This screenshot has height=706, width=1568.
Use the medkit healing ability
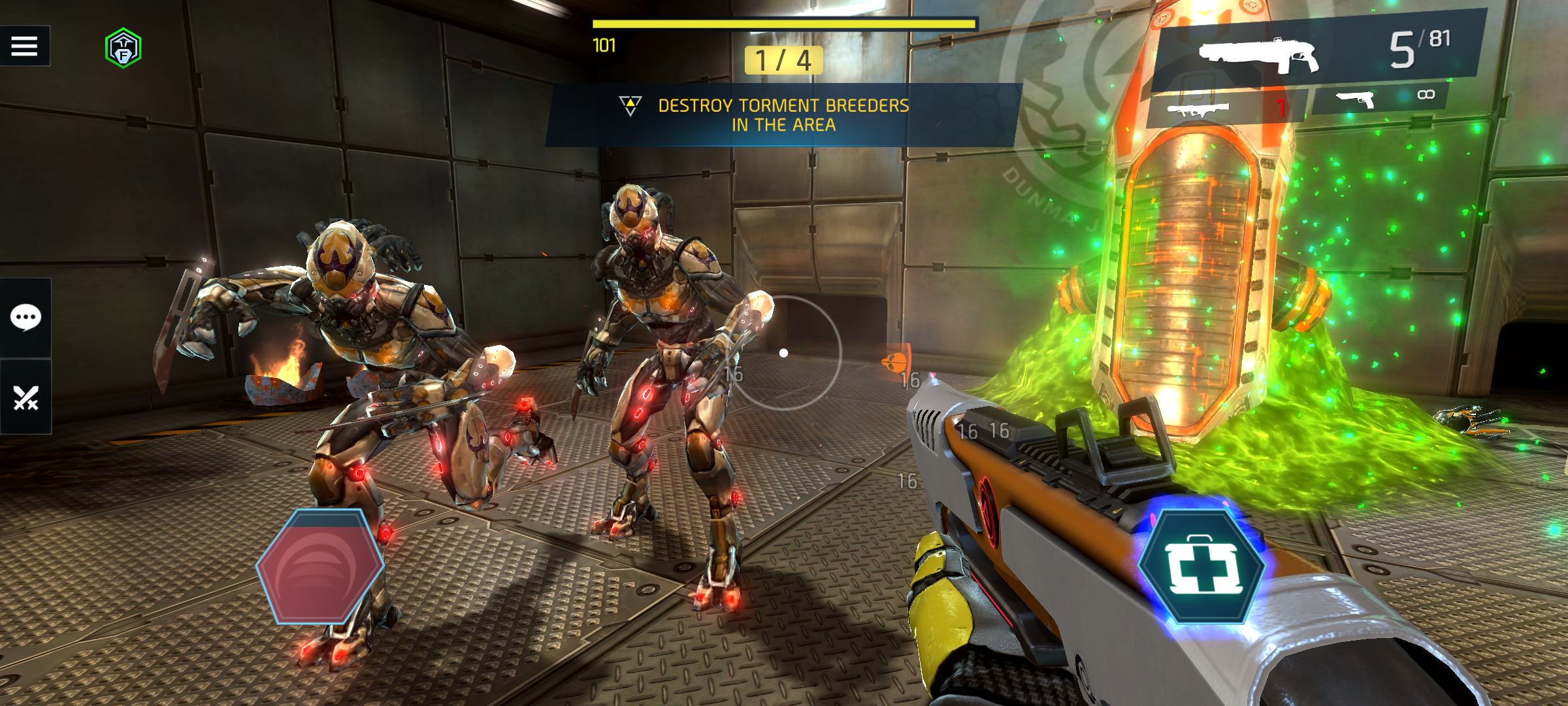pyautogui.click(x=1201, y=567)
